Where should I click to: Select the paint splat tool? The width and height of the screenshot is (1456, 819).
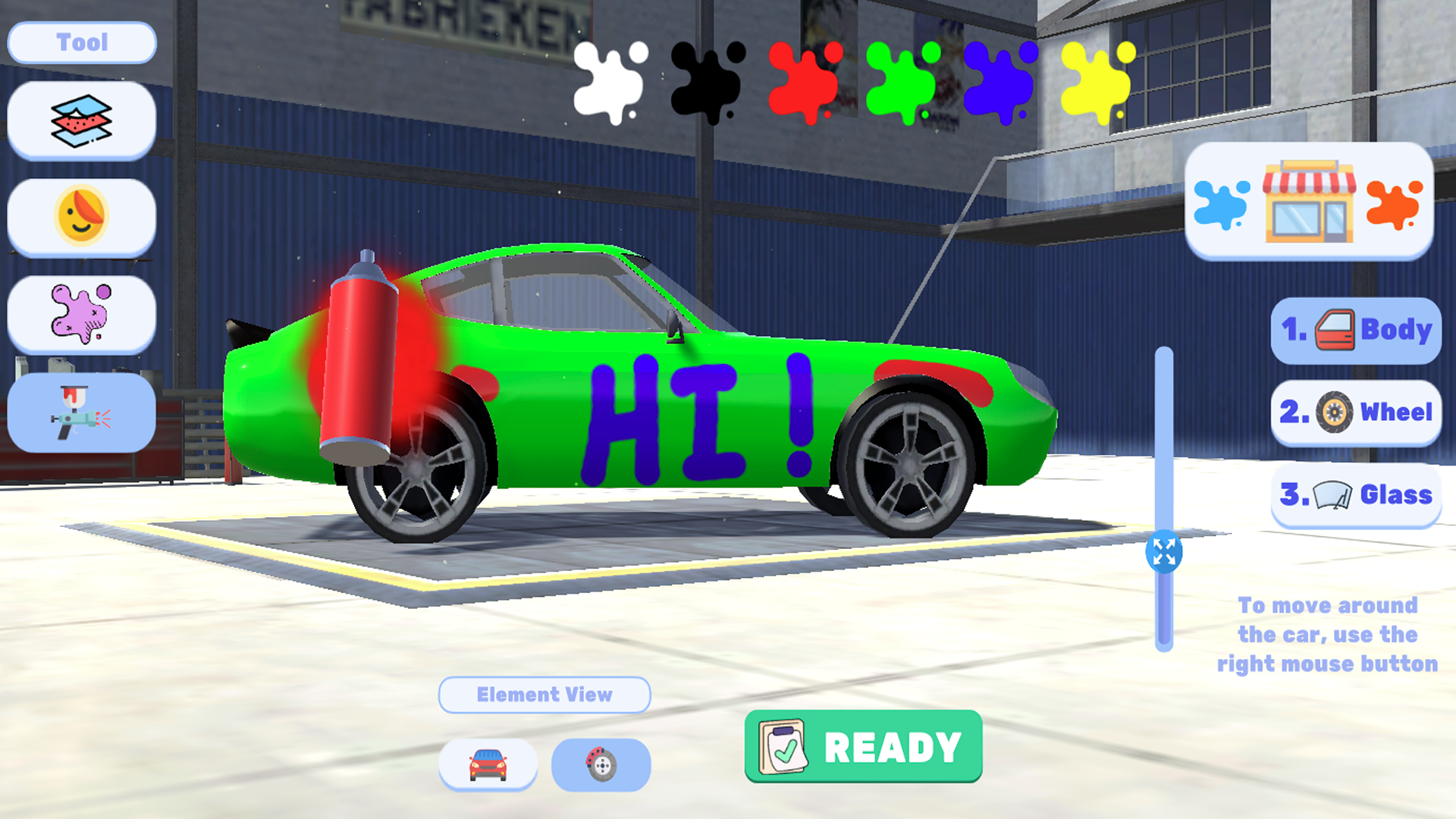coord(81,315)
